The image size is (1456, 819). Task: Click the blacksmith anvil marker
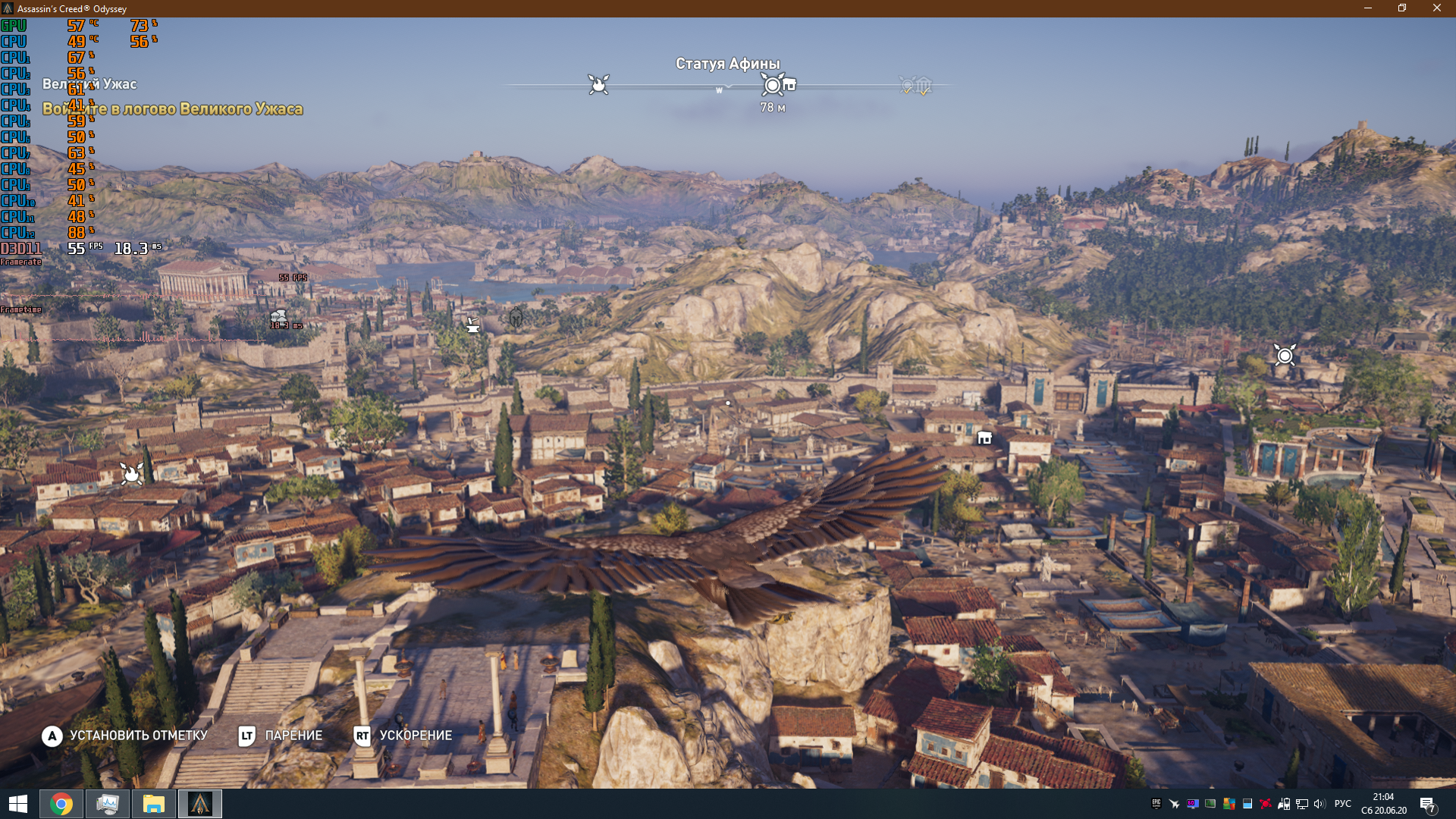pyautogui.click(x=473, y=325)
